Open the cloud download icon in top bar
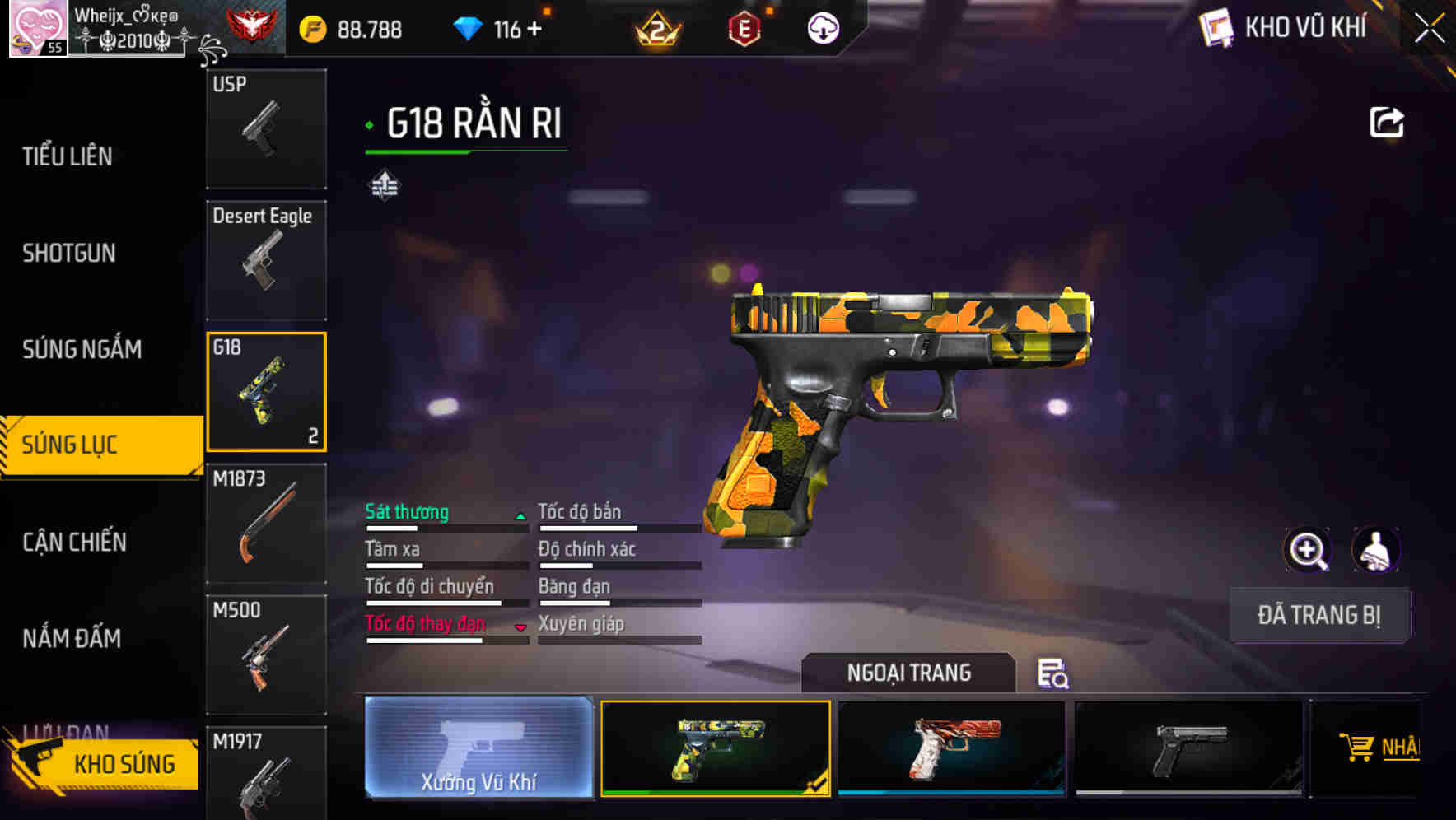The height and width of the screenshot is (820, 1456). (822, 27)
